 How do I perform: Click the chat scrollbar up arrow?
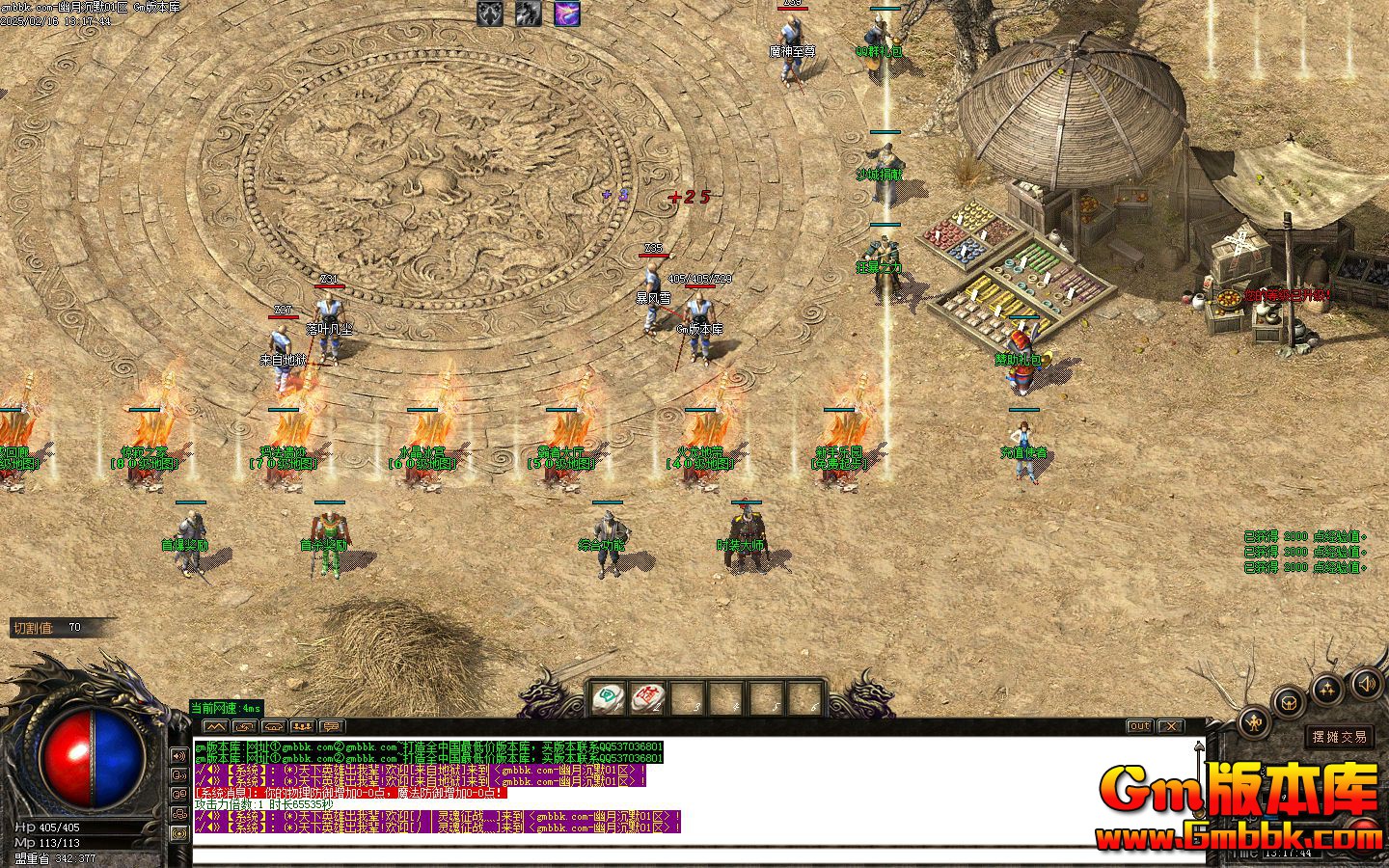pyautogui.click(x=1199, y=745)
